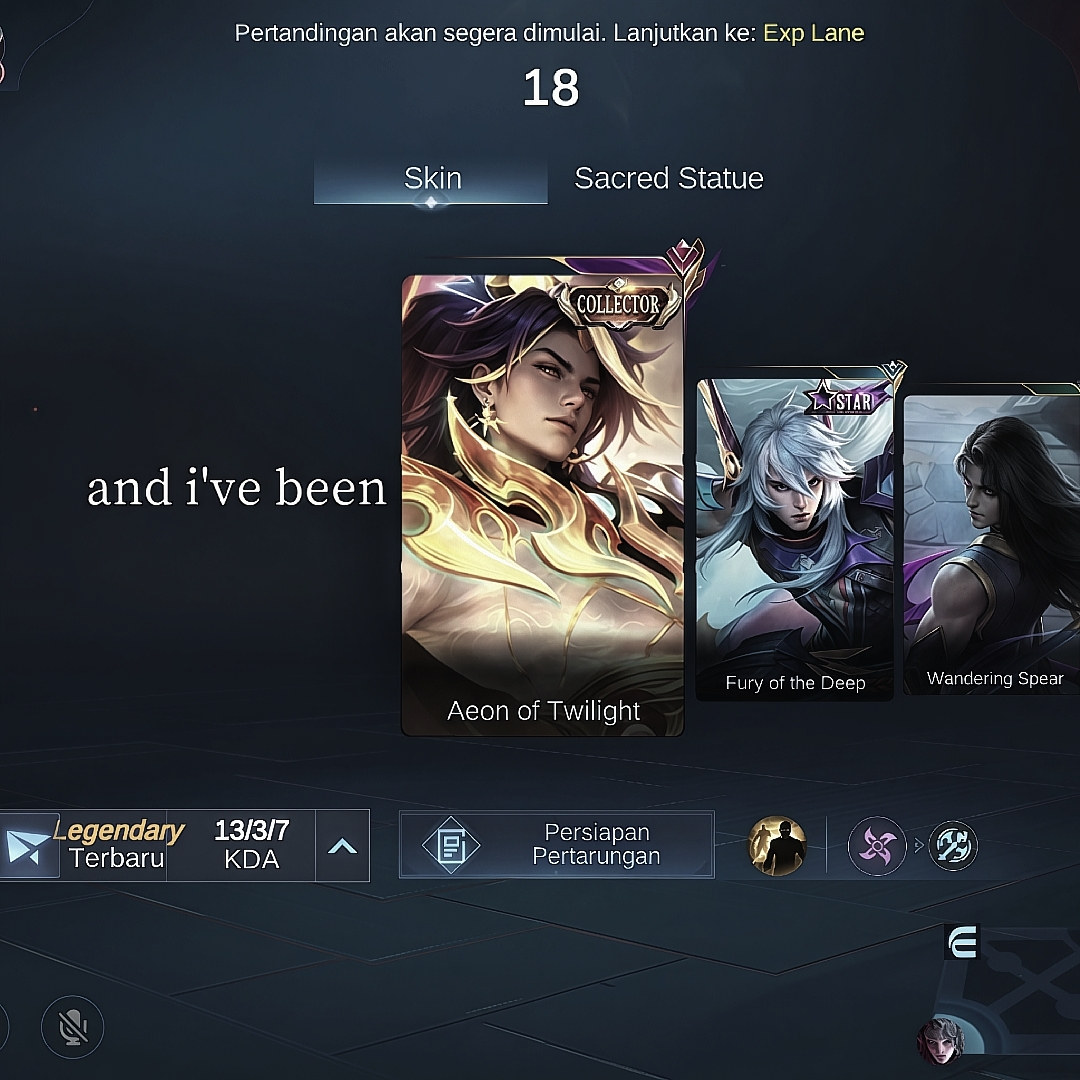Click the crossed-tools circular spell icon

[952, 846]
